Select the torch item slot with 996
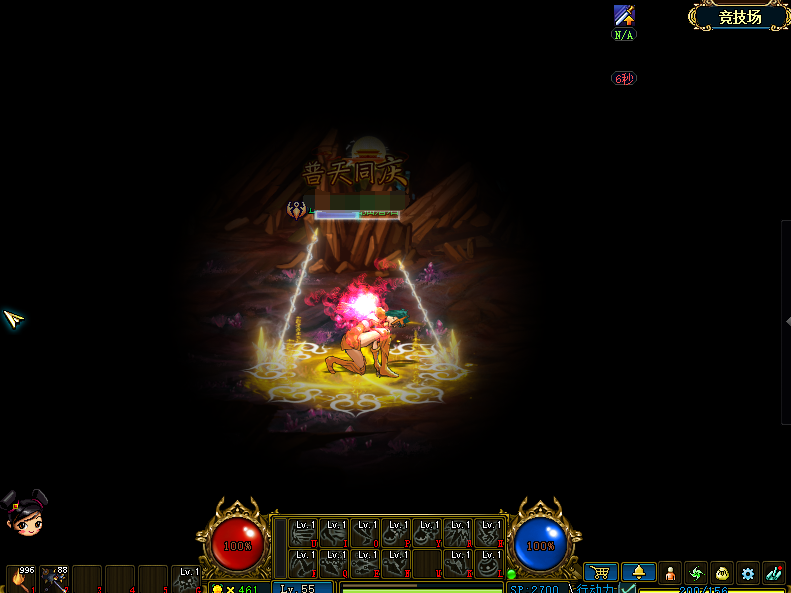This screenshot has width=791, height=593. [21, 579]
